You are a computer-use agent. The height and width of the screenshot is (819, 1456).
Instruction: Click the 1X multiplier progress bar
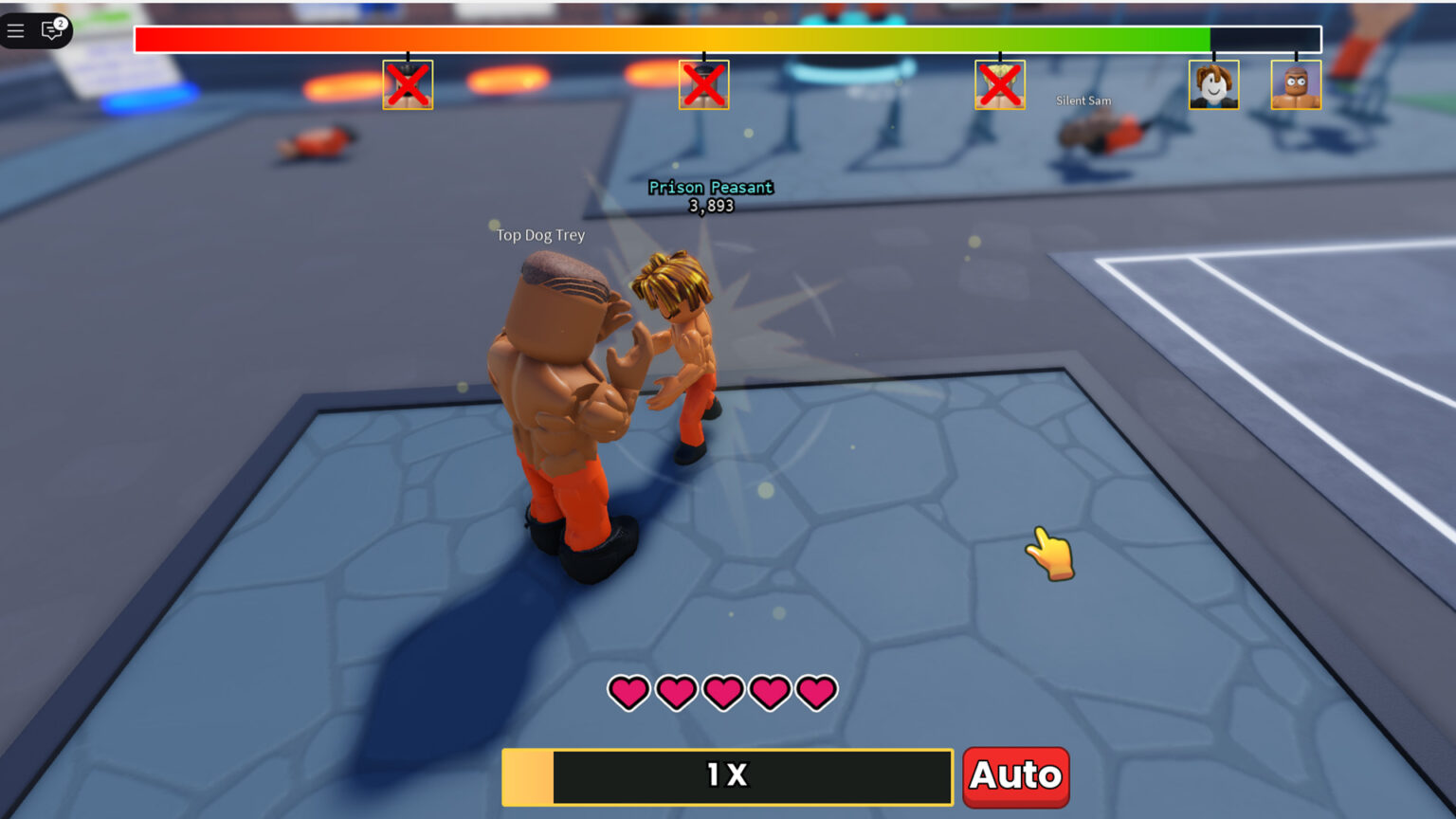click(727, 776)
